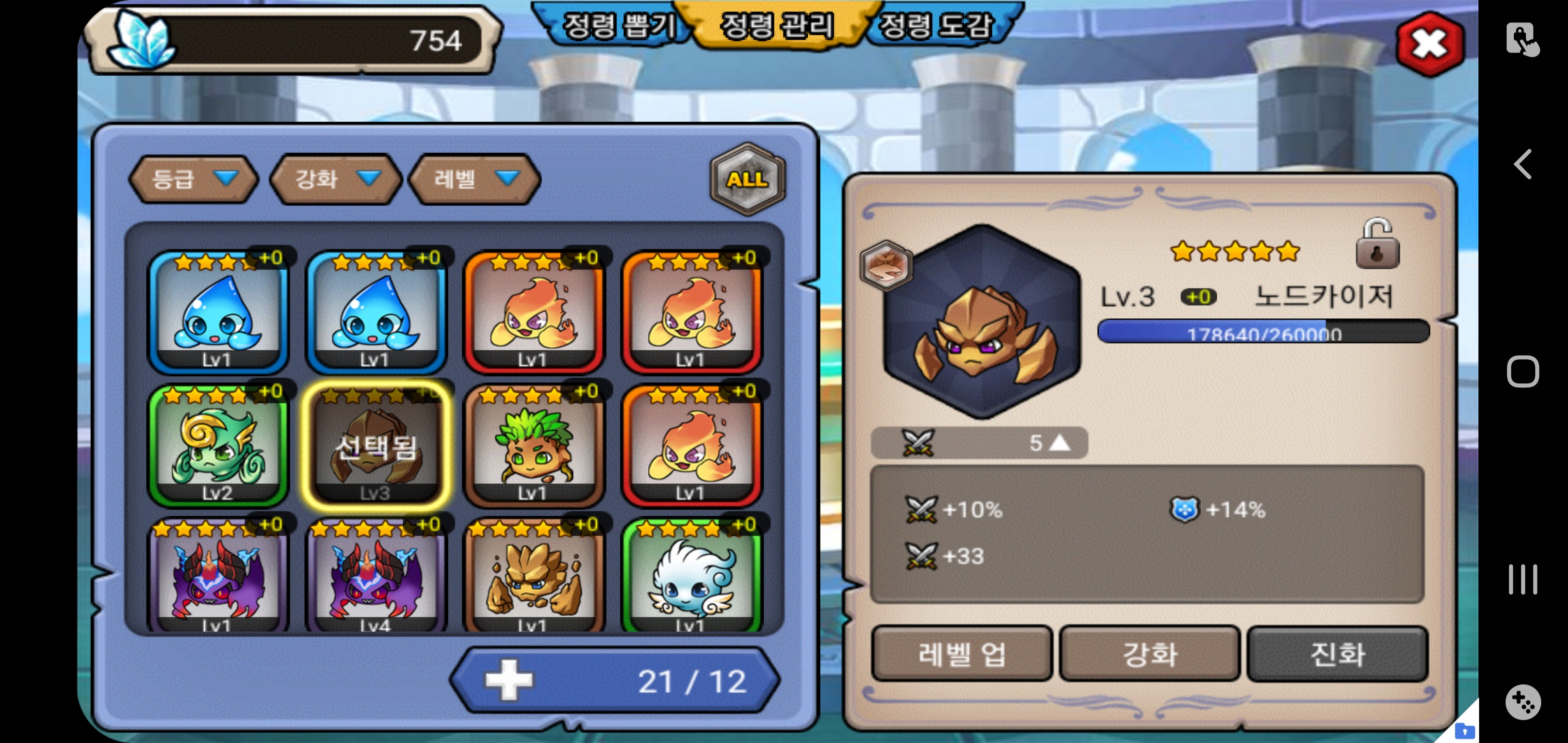
Task: Tap the Android back navigation arrow
Action: click(x=1522, y=164)
